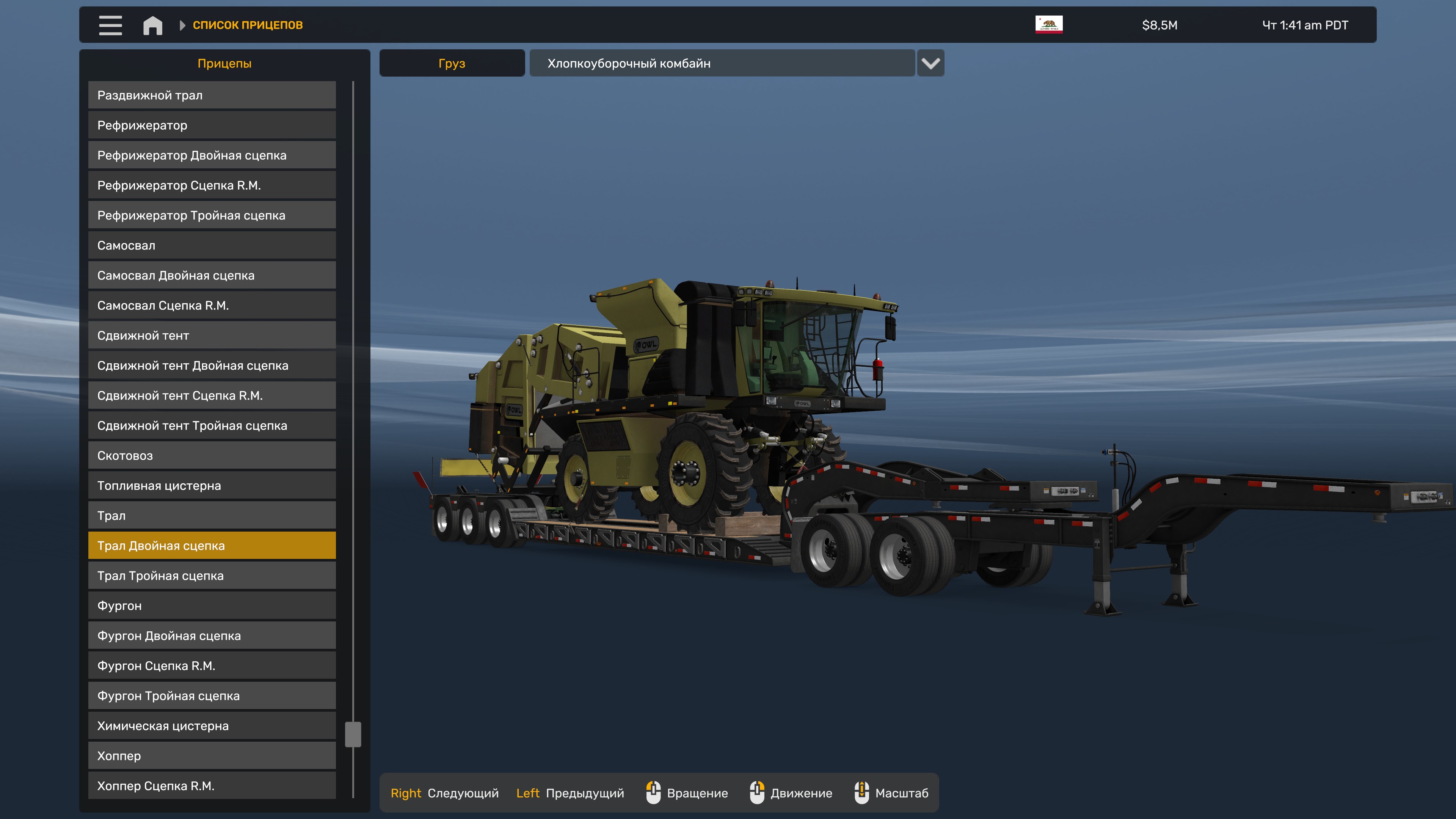
Task: Choose the Хоппер trailer entry
Action: [x=212, y=756]
